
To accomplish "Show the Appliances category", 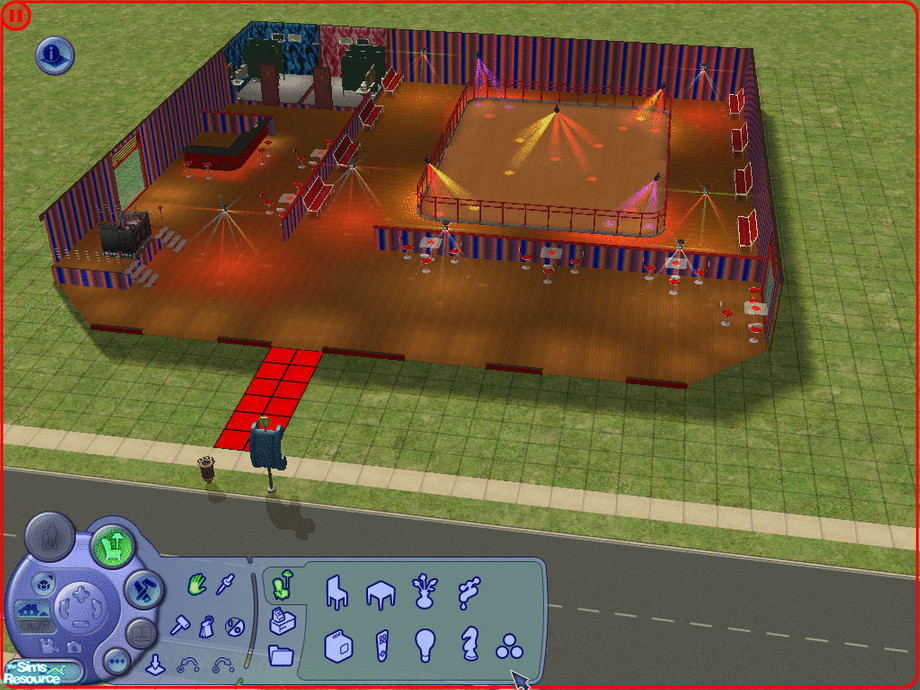I will pos(339,644).
